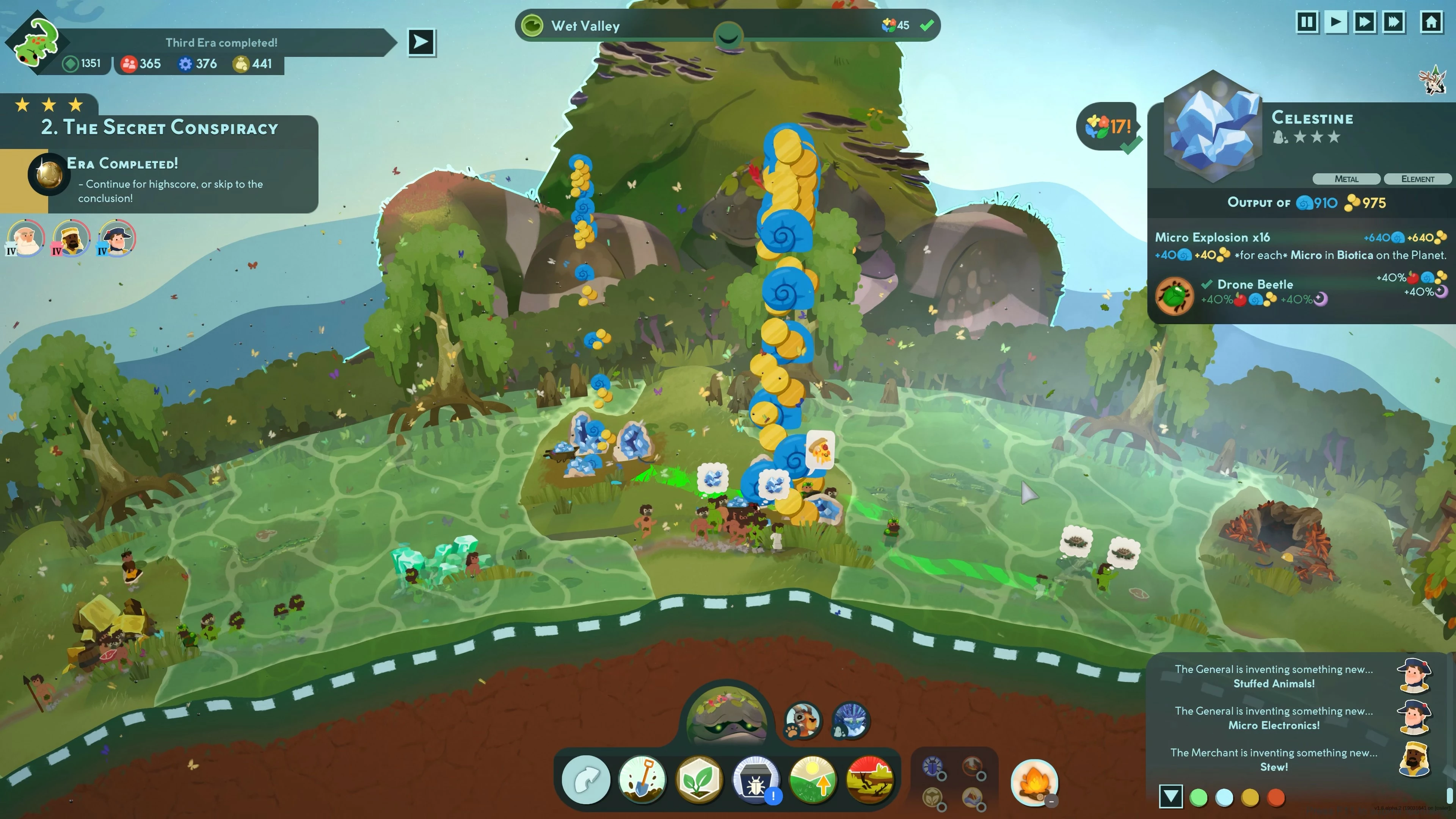Image resolution: width=1456 pixels, height=819 pixels.
Task: Use the dried swamp terrain ability
Action: (870, 780)
